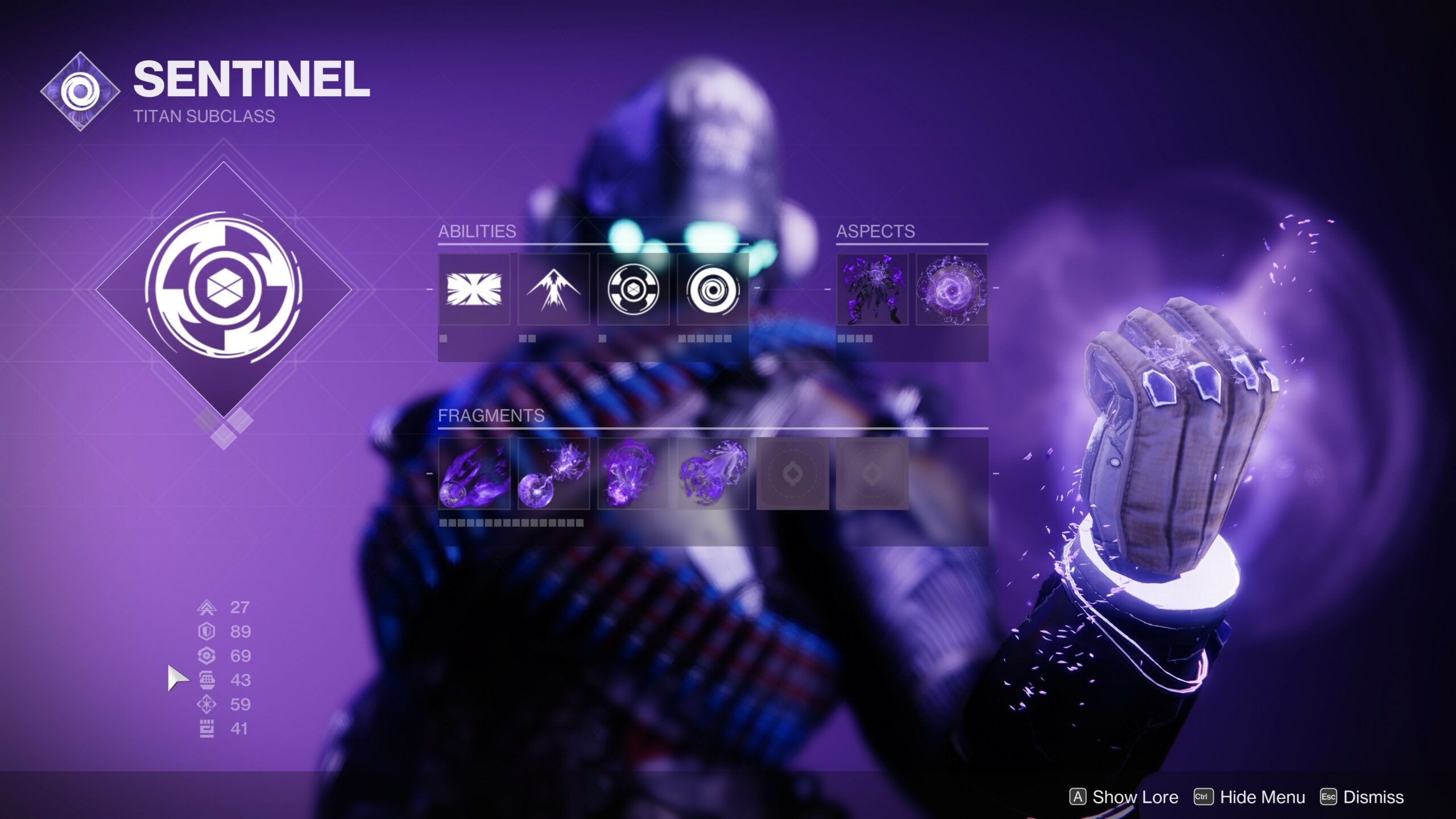This screenshot has height=819, width=1456.
Task: Choose the lift jump ability with upward arrow
Action: (x=553, y=289)
